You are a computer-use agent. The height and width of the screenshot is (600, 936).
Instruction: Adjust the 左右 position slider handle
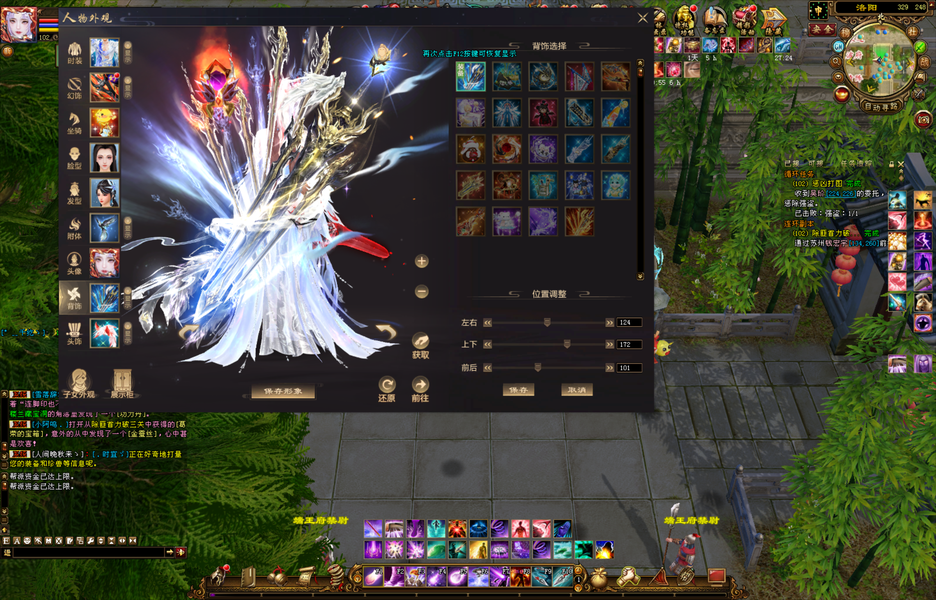547,323
